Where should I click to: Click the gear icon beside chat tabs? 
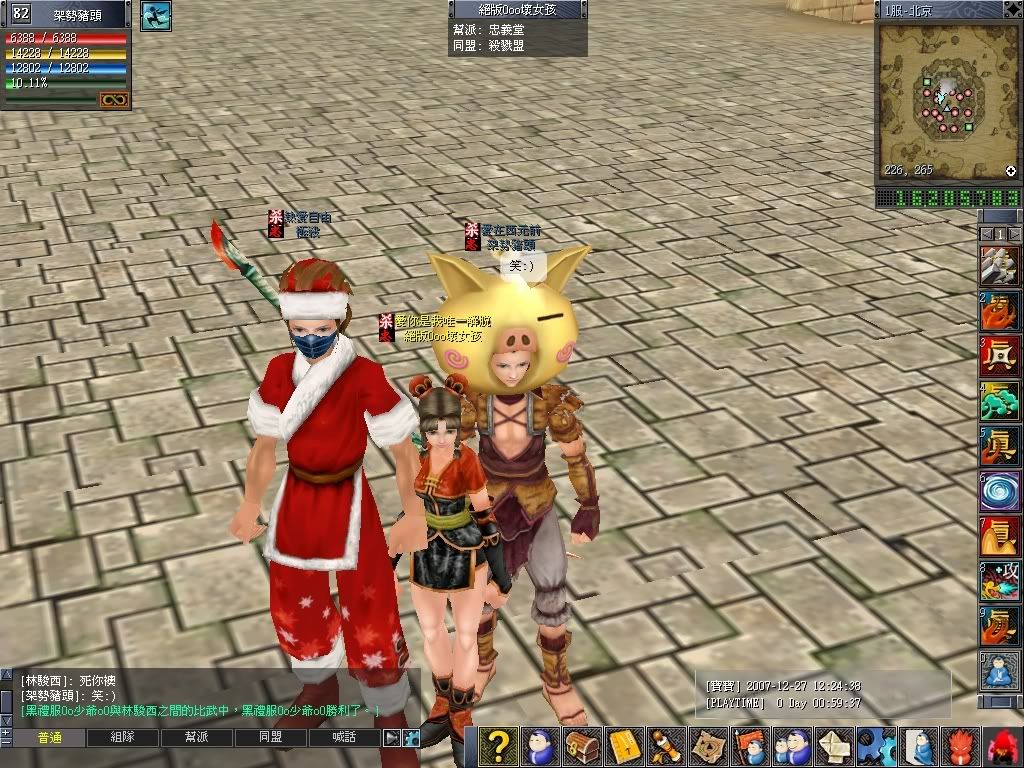coord(409,738)
